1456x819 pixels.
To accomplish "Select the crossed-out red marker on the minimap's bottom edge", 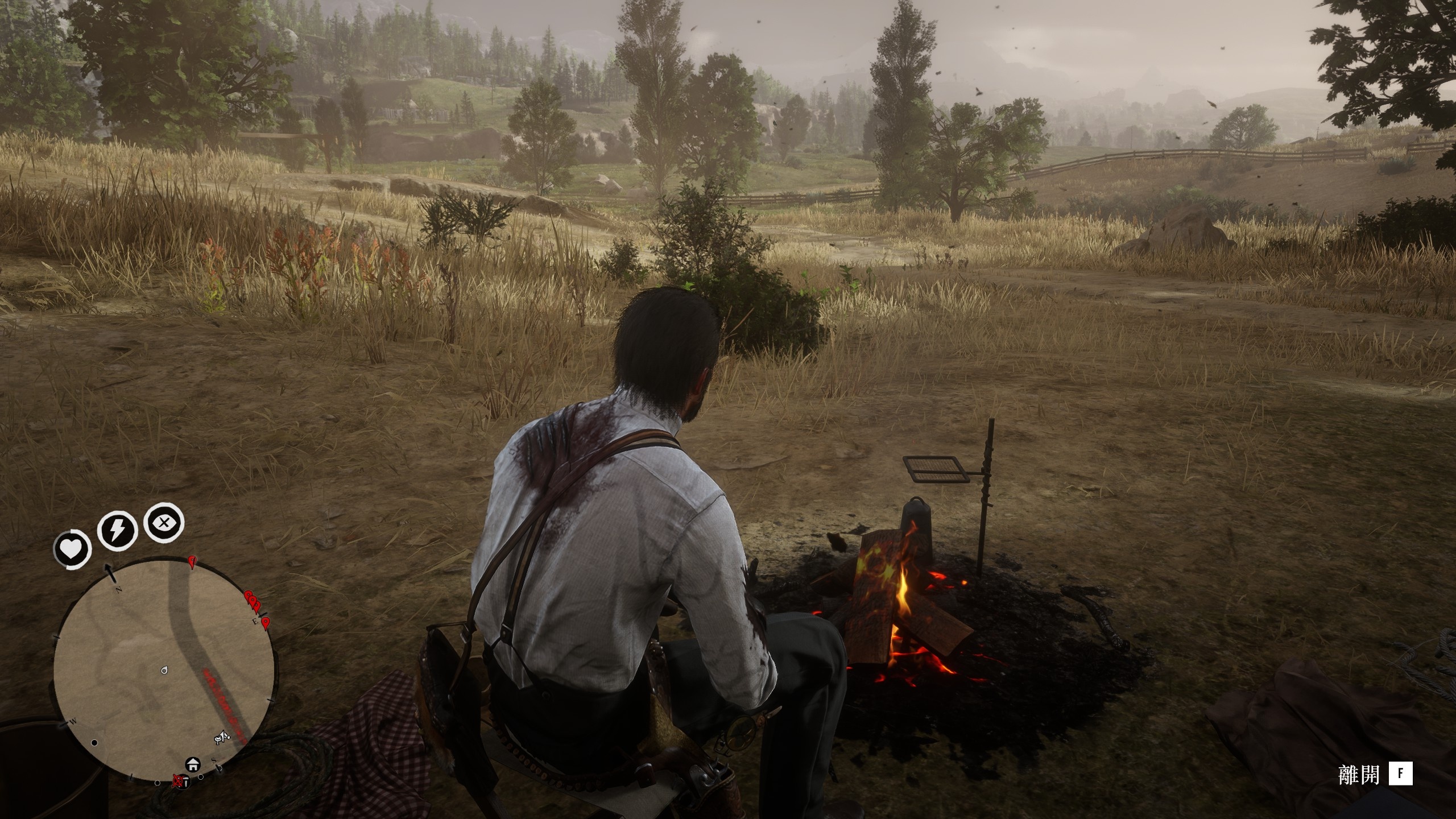I will coord(179,780).
